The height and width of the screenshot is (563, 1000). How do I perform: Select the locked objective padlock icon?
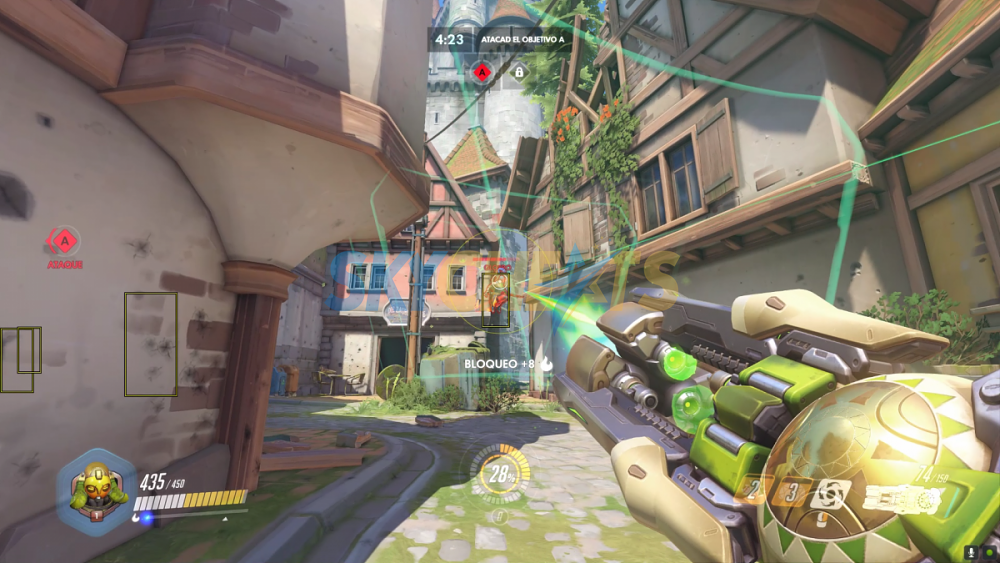(x=519, y=71)
